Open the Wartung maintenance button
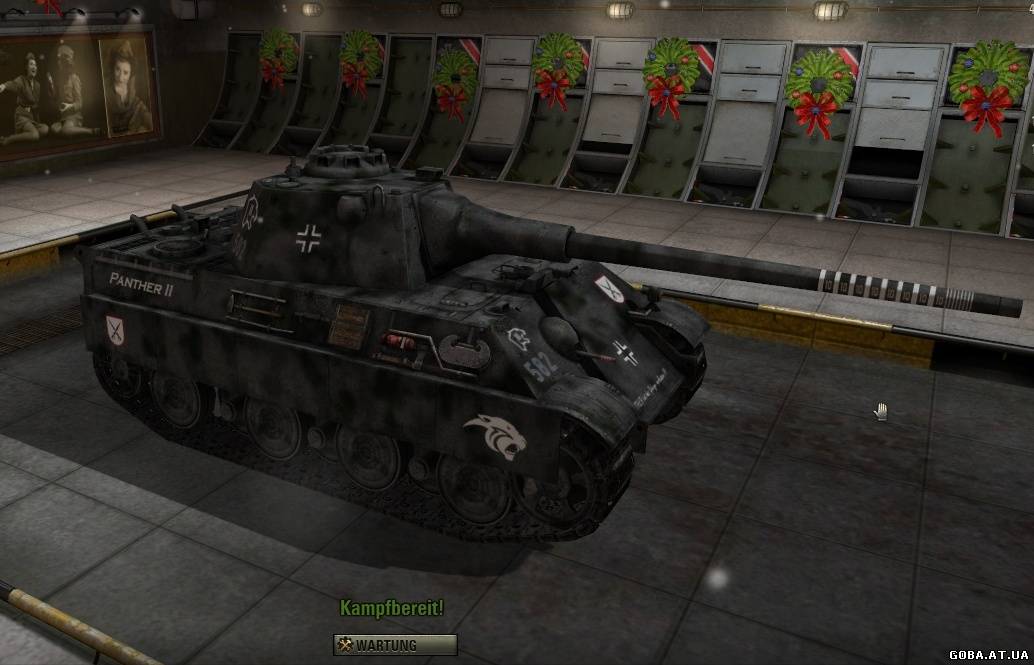 click(x=395, y=645)
